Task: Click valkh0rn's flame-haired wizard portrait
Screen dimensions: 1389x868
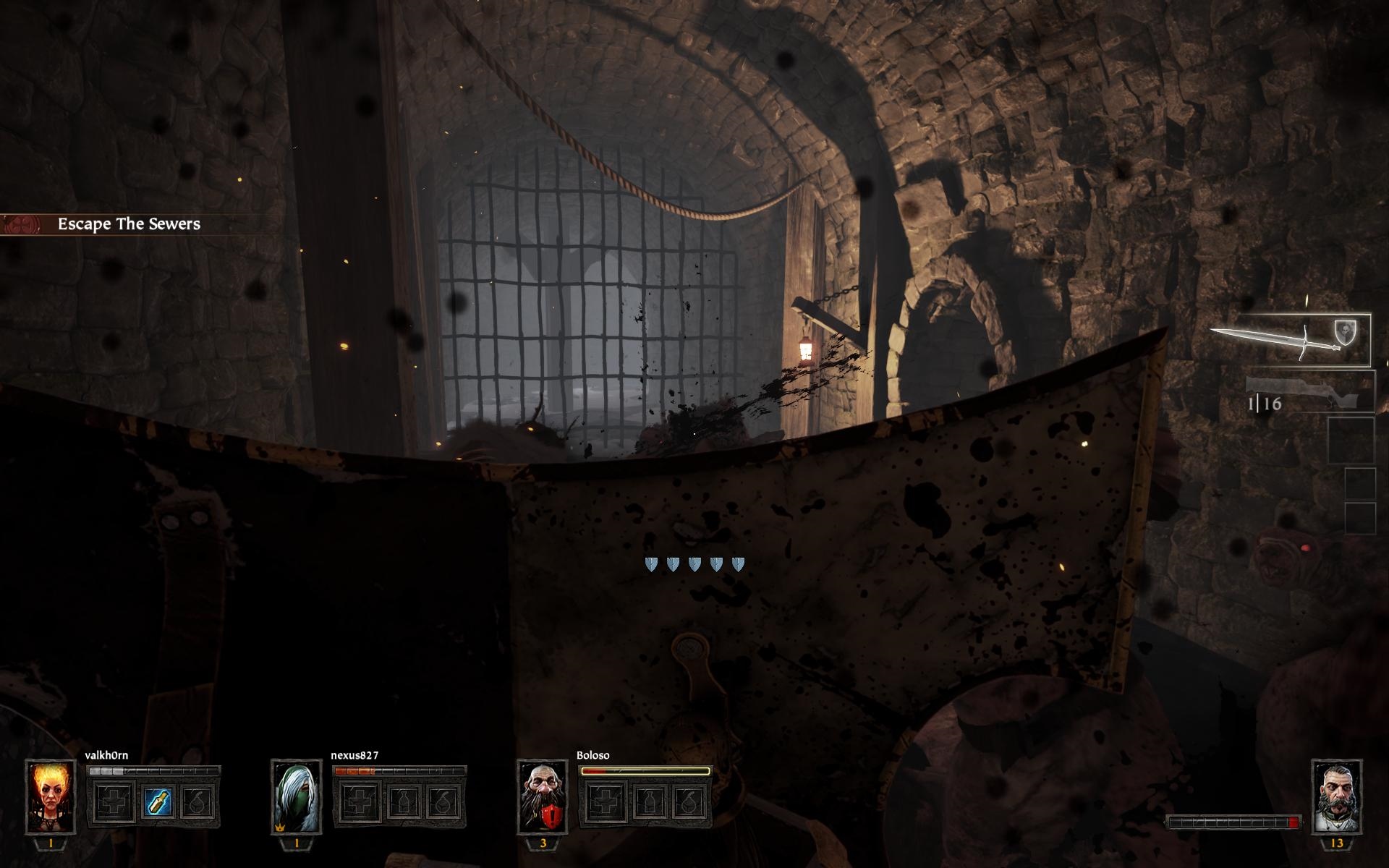Action: [x=51, y=796]
